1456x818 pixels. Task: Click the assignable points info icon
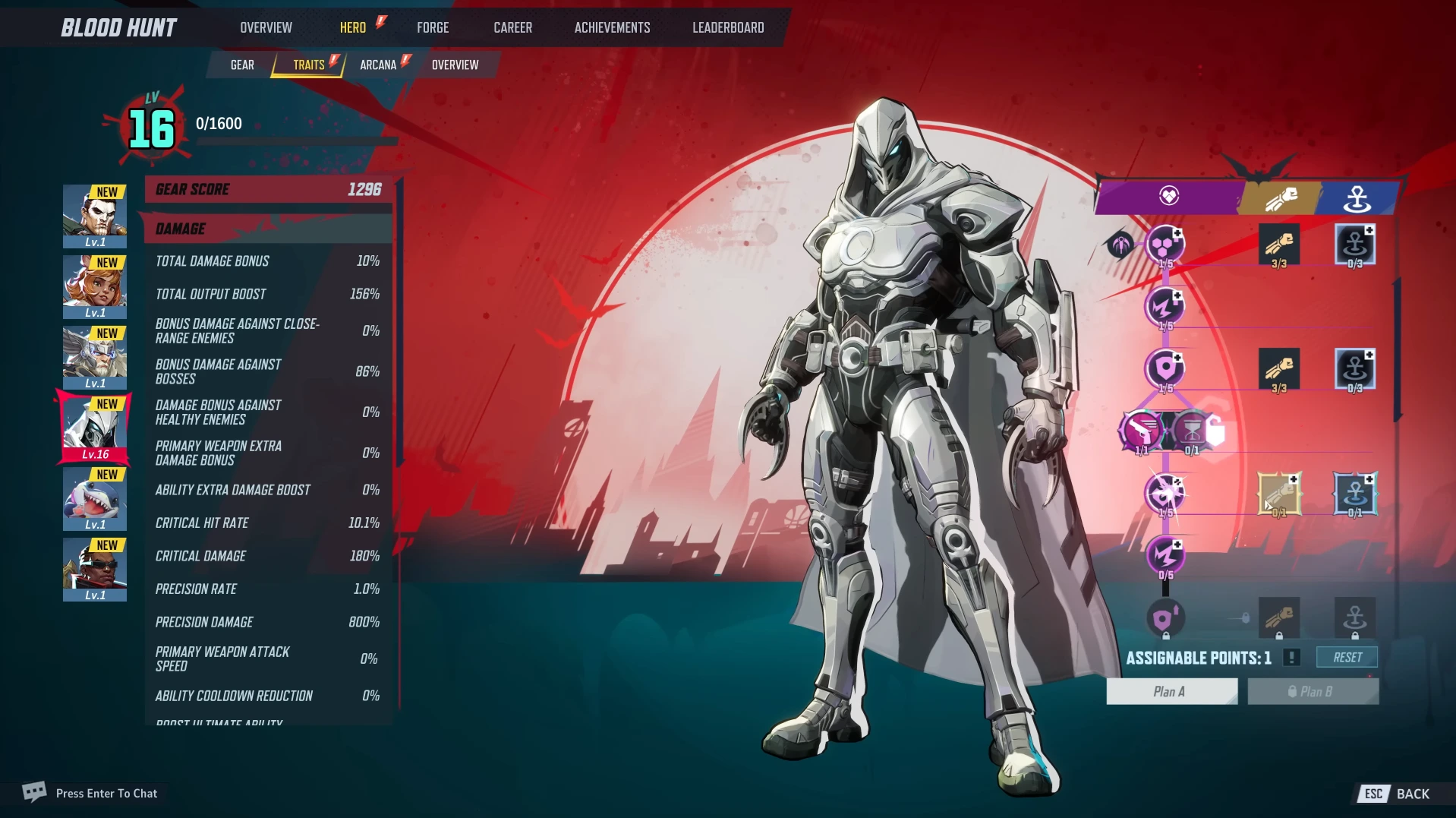(1291, 658)
